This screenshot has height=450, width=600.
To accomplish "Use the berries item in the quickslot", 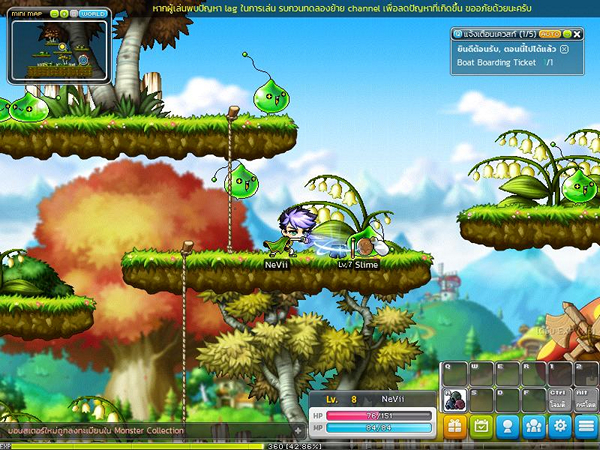I will click(x=456, y=398).
